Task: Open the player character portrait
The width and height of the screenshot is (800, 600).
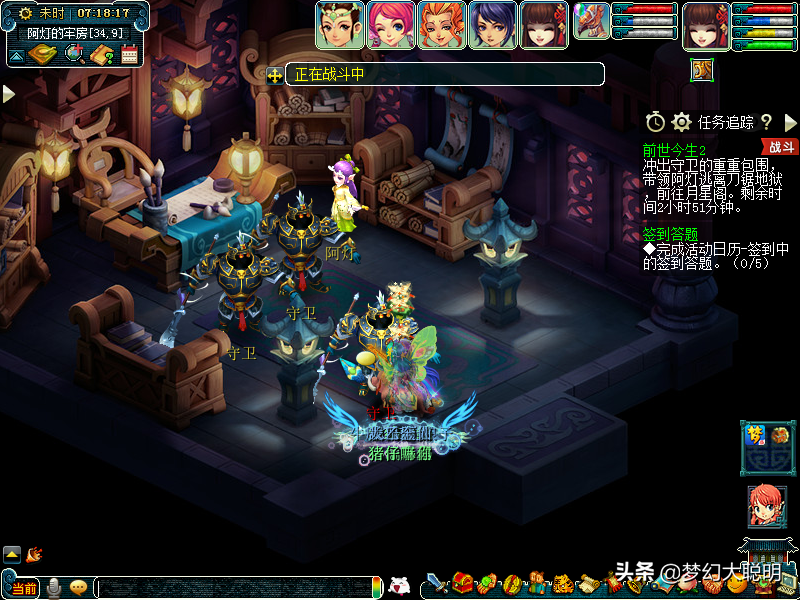Action: pyautogui.click(x=706, y=25)
